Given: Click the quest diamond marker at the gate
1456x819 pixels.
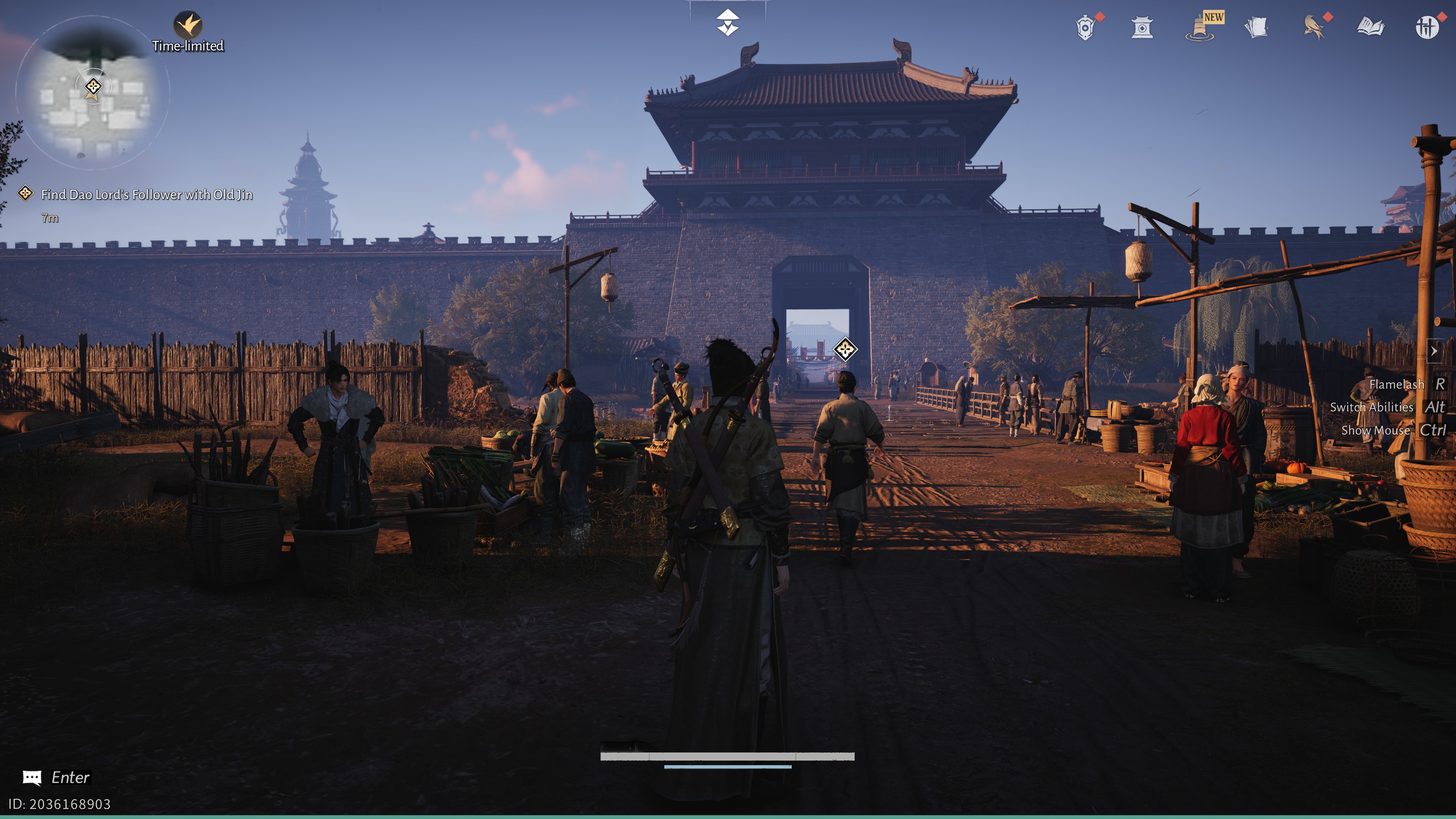Looking at the screenshot, I should [845, 349].
